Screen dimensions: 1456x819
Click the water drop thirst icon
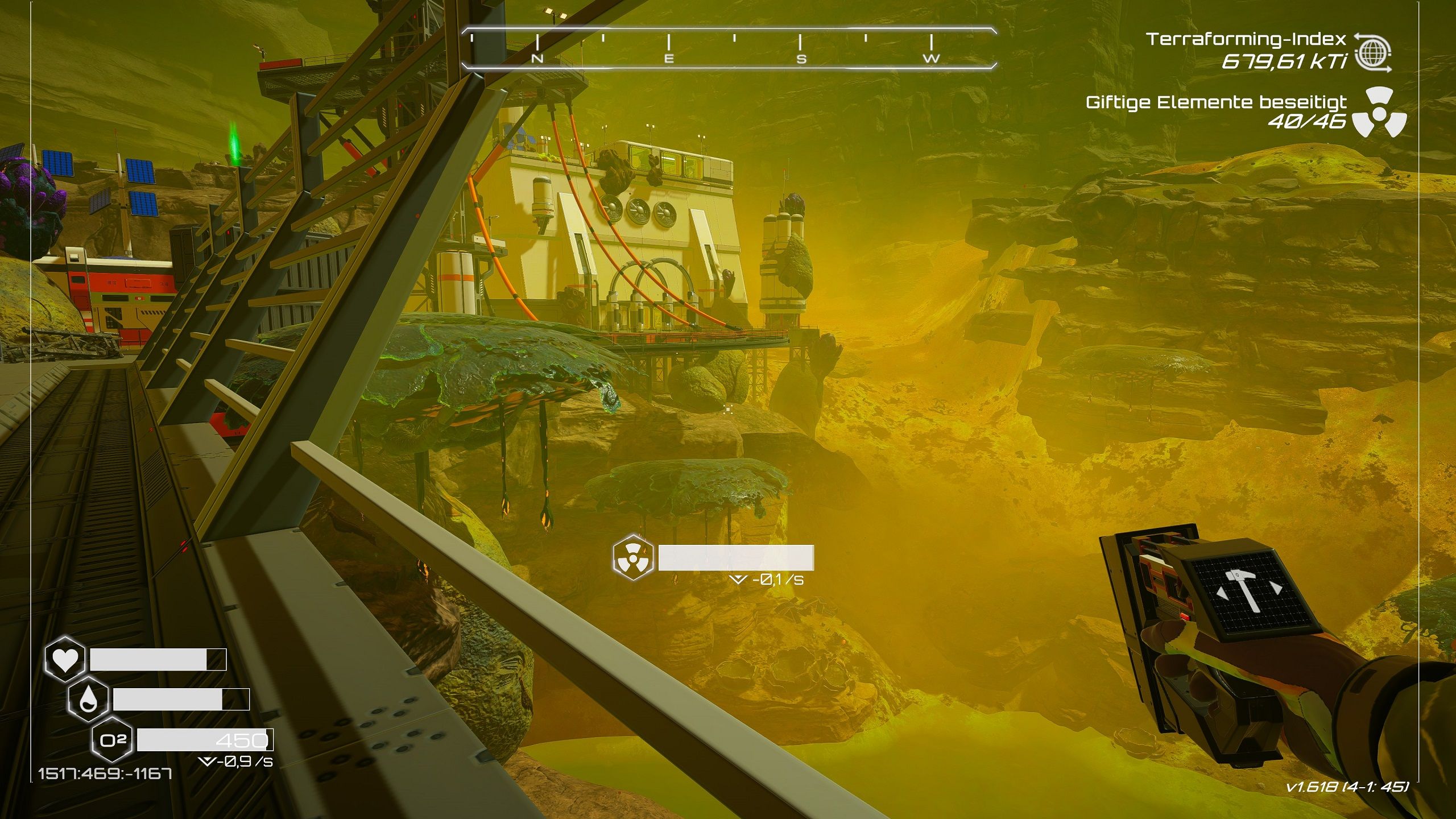click(x=88, y=699)
